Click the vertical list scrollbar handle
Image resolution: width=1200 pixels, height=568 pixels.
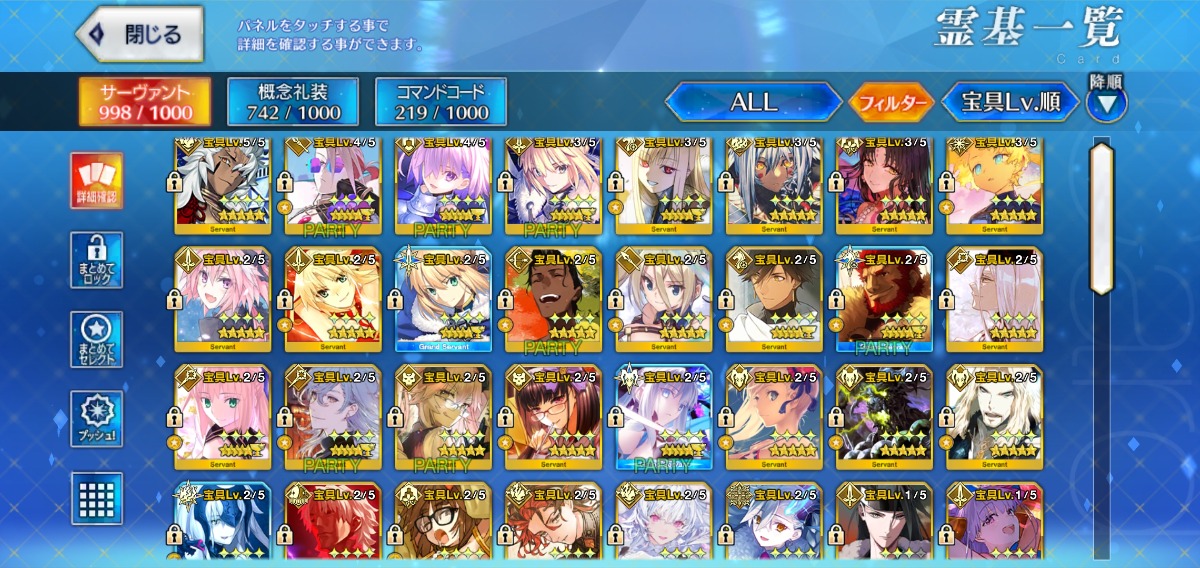click(x=1102, y=218)
